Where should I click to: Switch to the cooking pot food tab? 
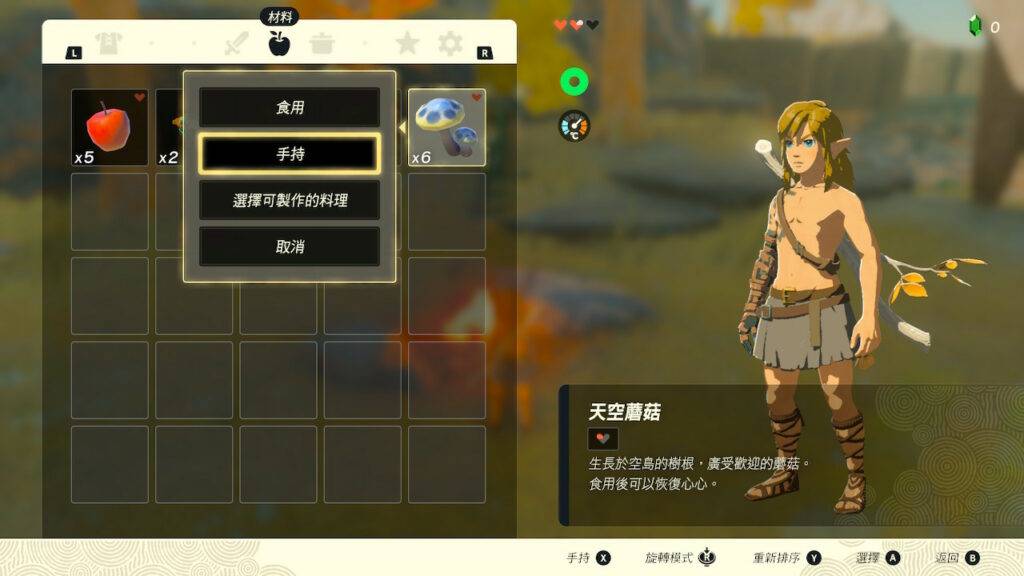[x=322, y=44]
